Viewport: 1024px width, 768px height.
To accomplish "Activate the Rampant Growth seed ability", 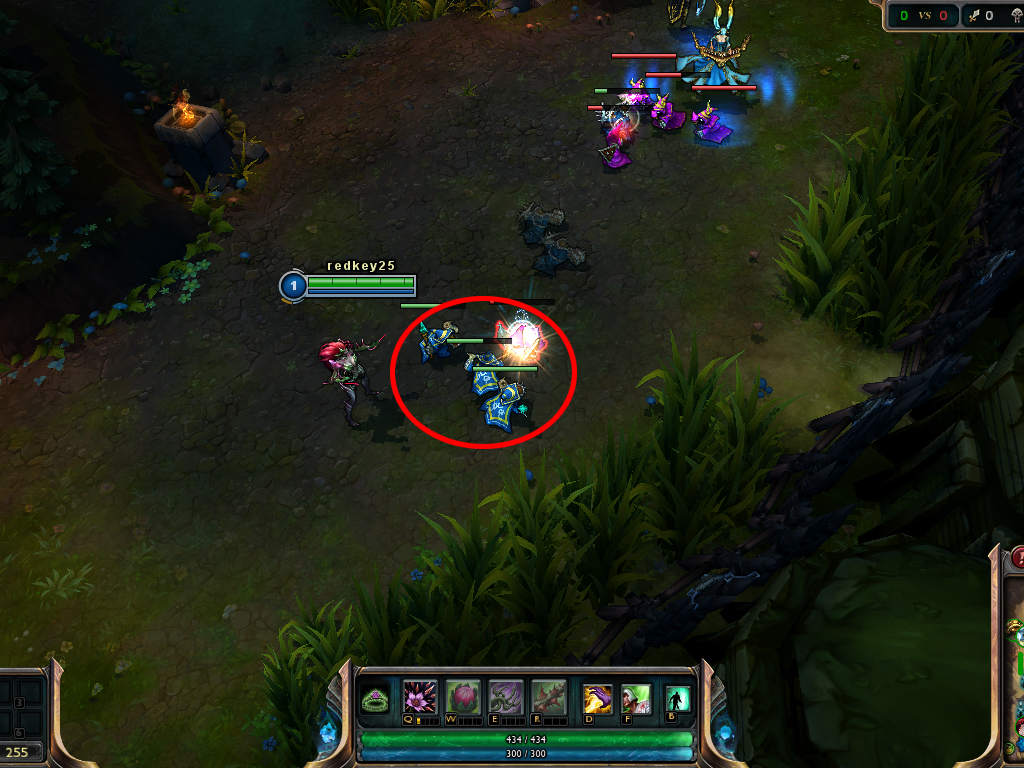I will click(x=463, y=697).
